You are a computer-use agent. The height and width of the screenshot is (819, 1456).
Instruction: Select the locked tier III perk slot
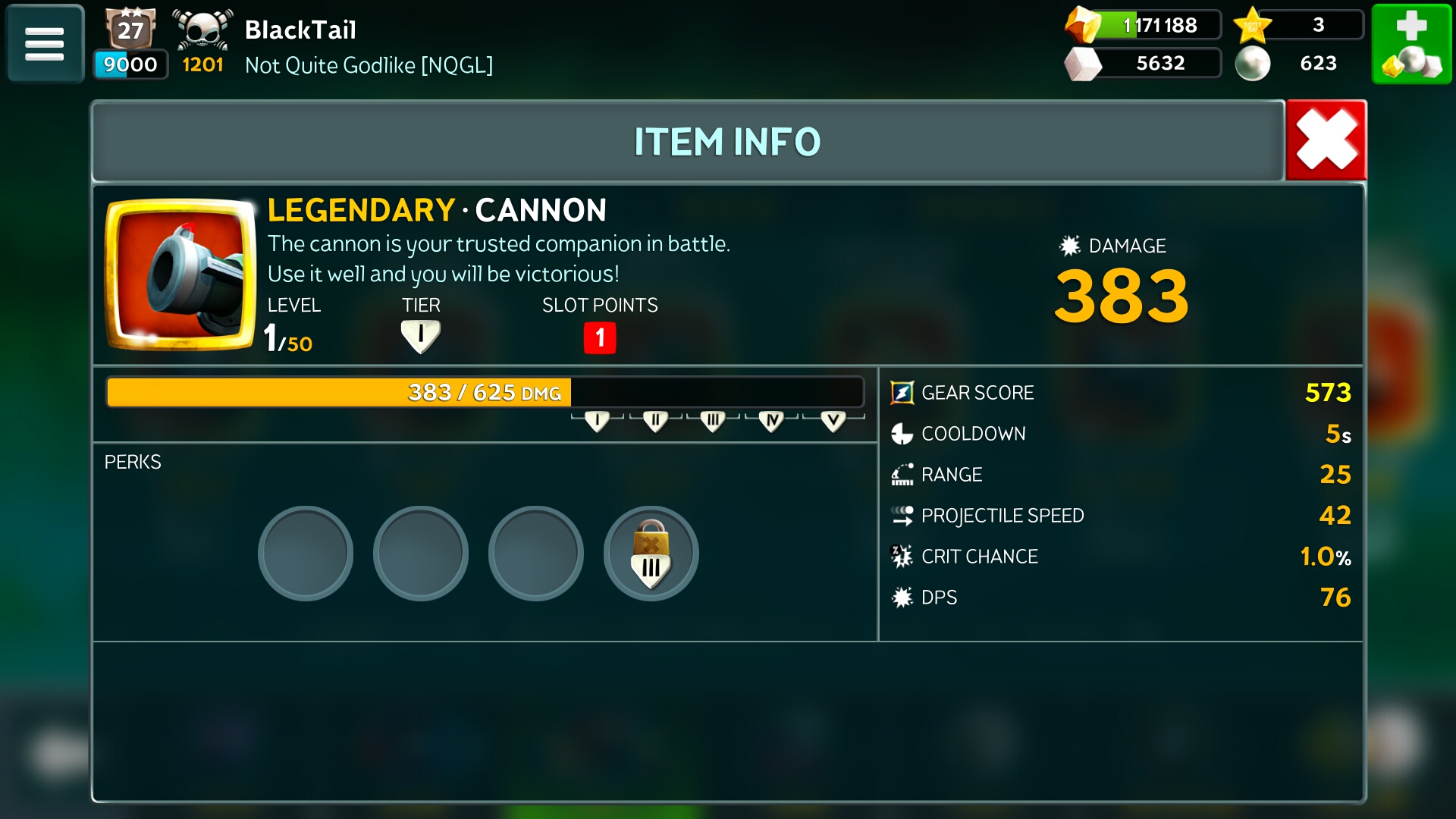tap(651, 554)
